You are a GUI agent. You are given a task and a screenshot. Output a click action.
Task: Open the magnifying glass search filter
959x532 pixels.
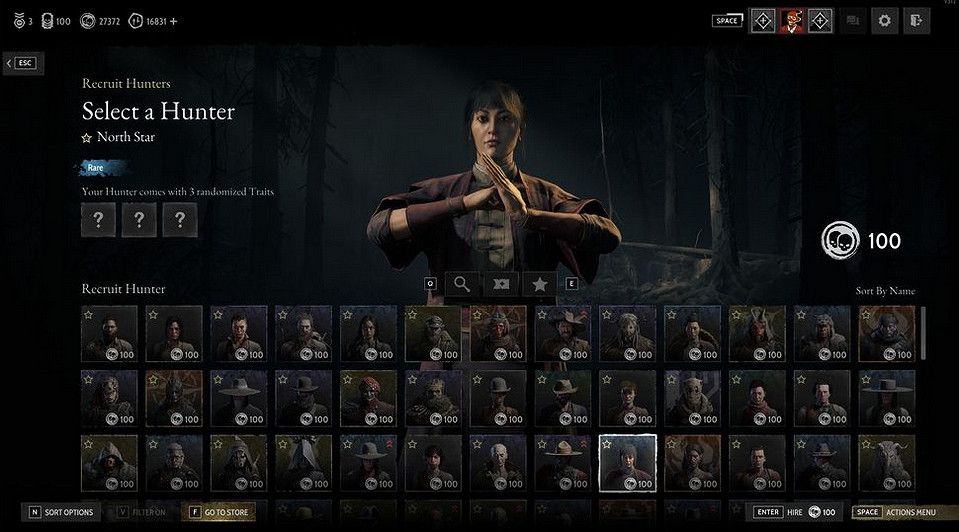(462, 284)
